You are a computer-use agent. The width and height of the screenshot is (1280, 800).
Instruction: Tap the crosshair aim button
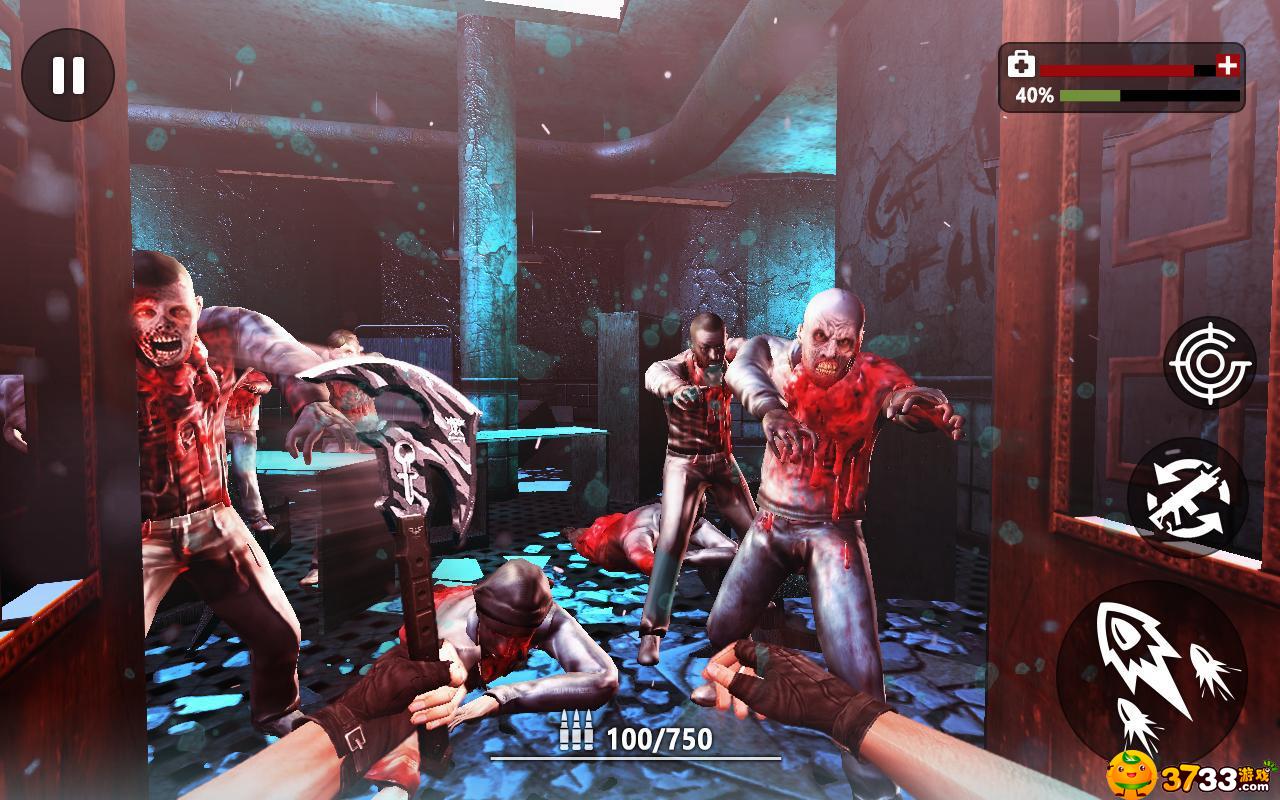1210,362
